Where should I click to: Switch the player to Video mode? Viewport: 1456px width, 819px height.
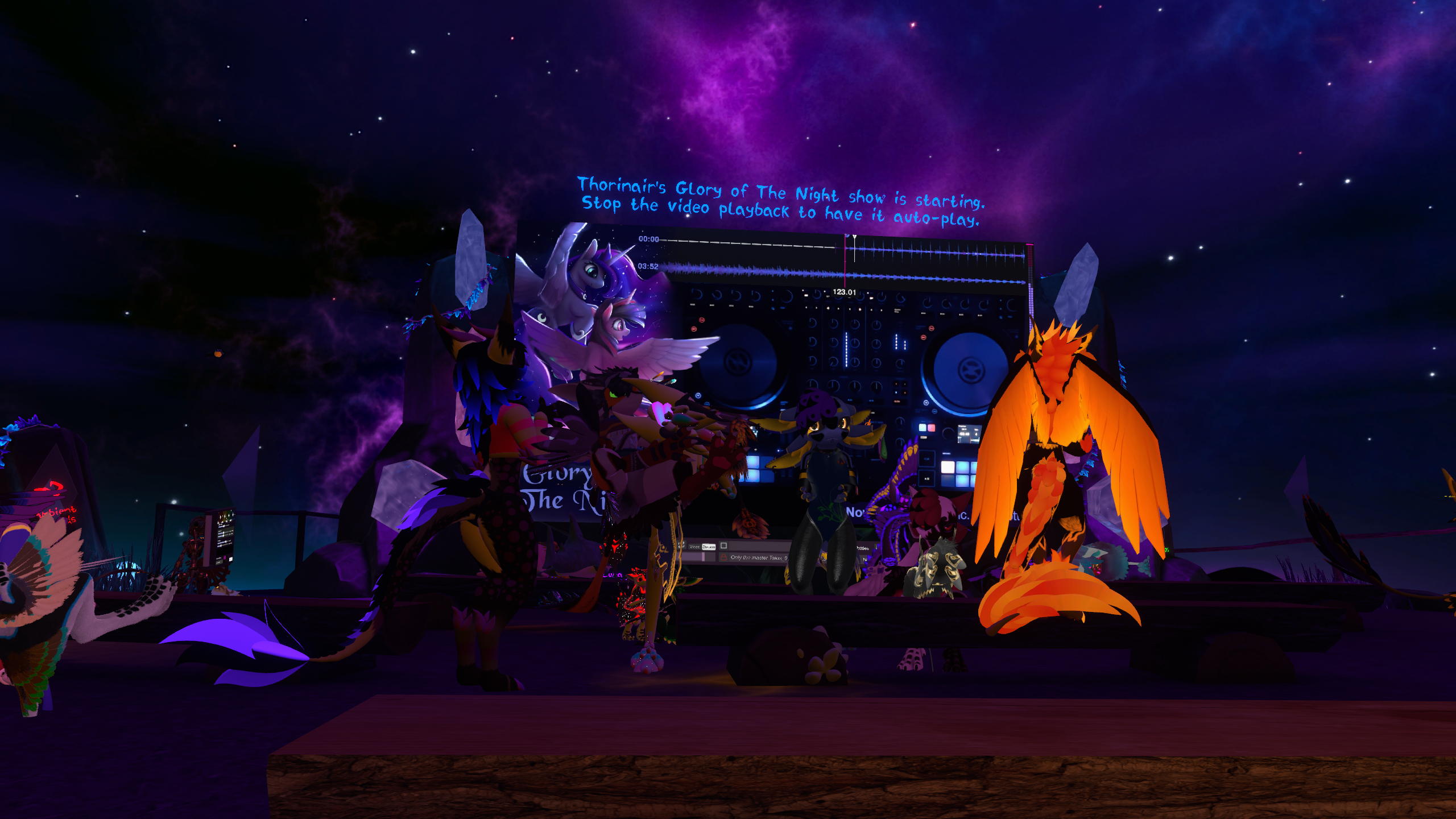click(694, 547)
